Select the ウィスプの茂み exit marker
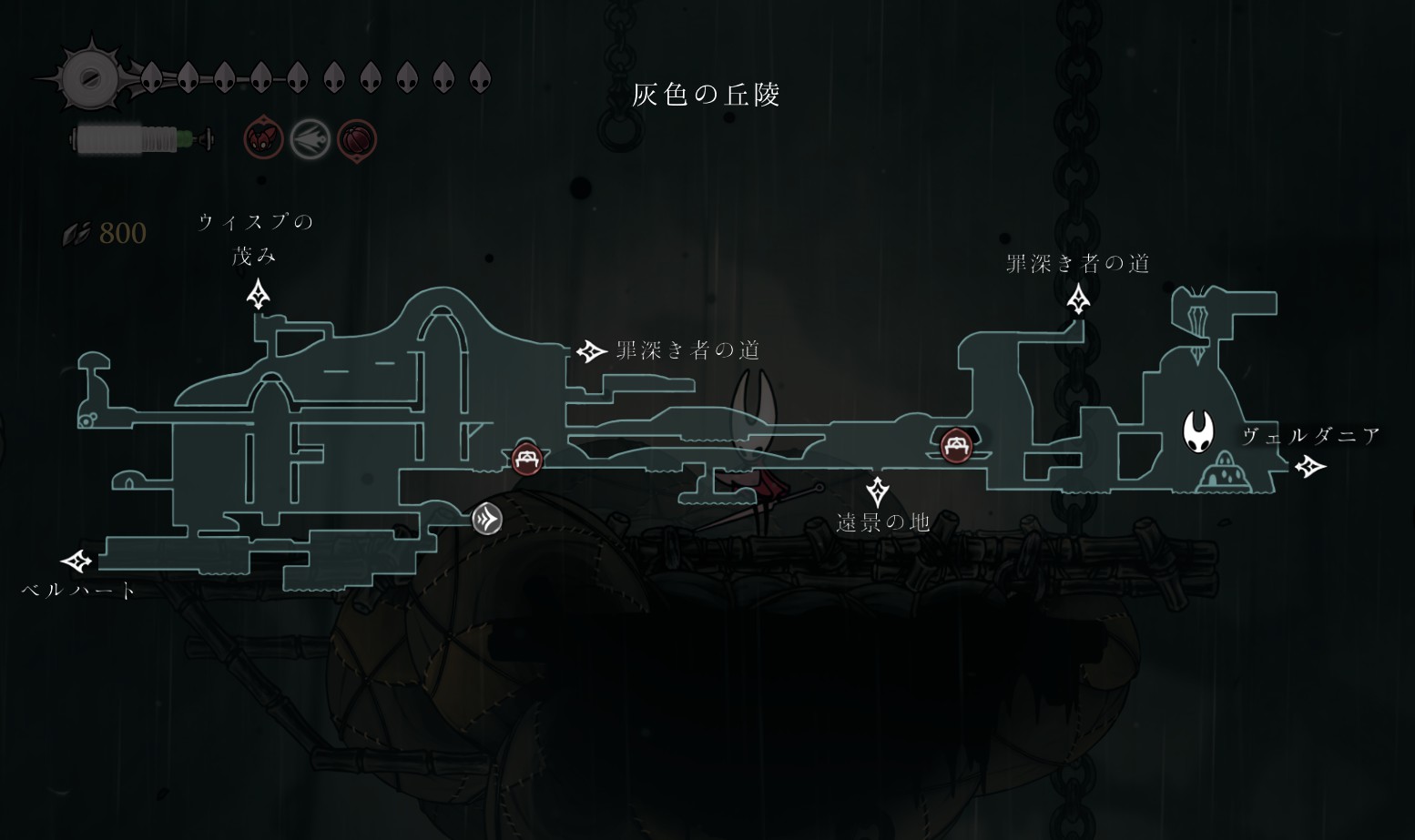The image size is (1415, 840). [259, 295]
